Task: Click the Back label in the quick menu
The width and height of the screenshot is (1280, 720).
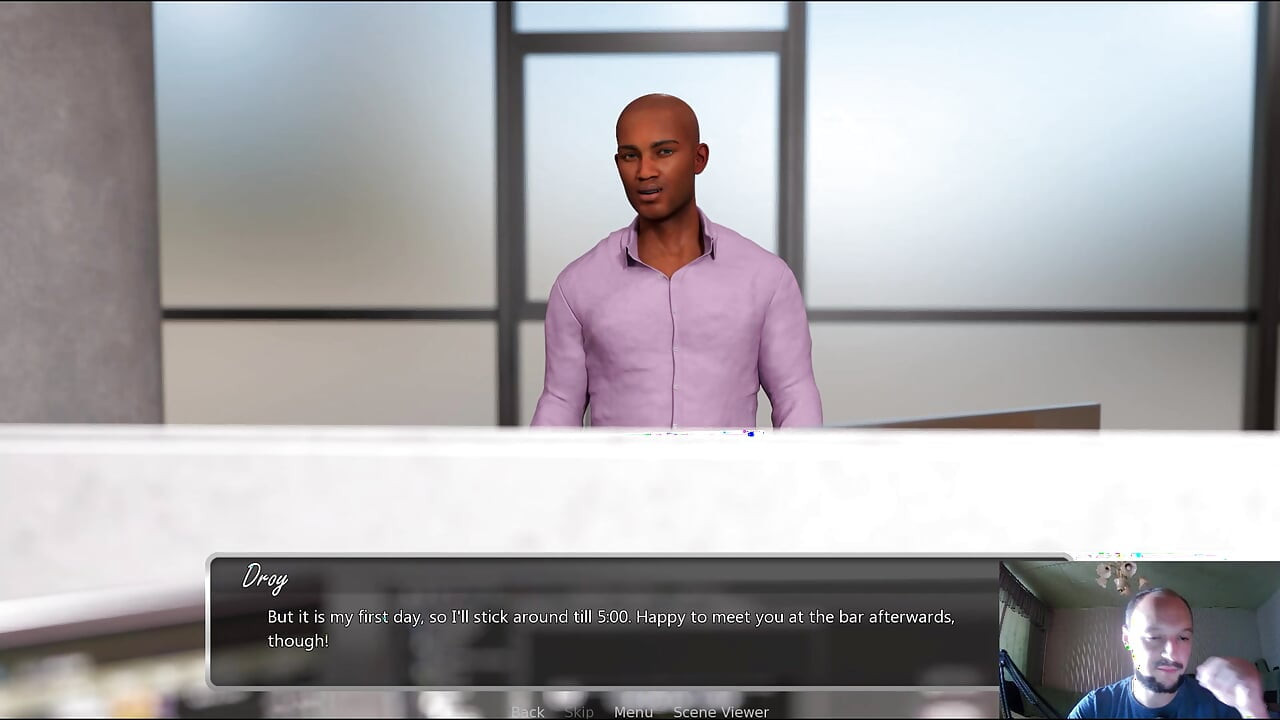Action: coord(527,711)
